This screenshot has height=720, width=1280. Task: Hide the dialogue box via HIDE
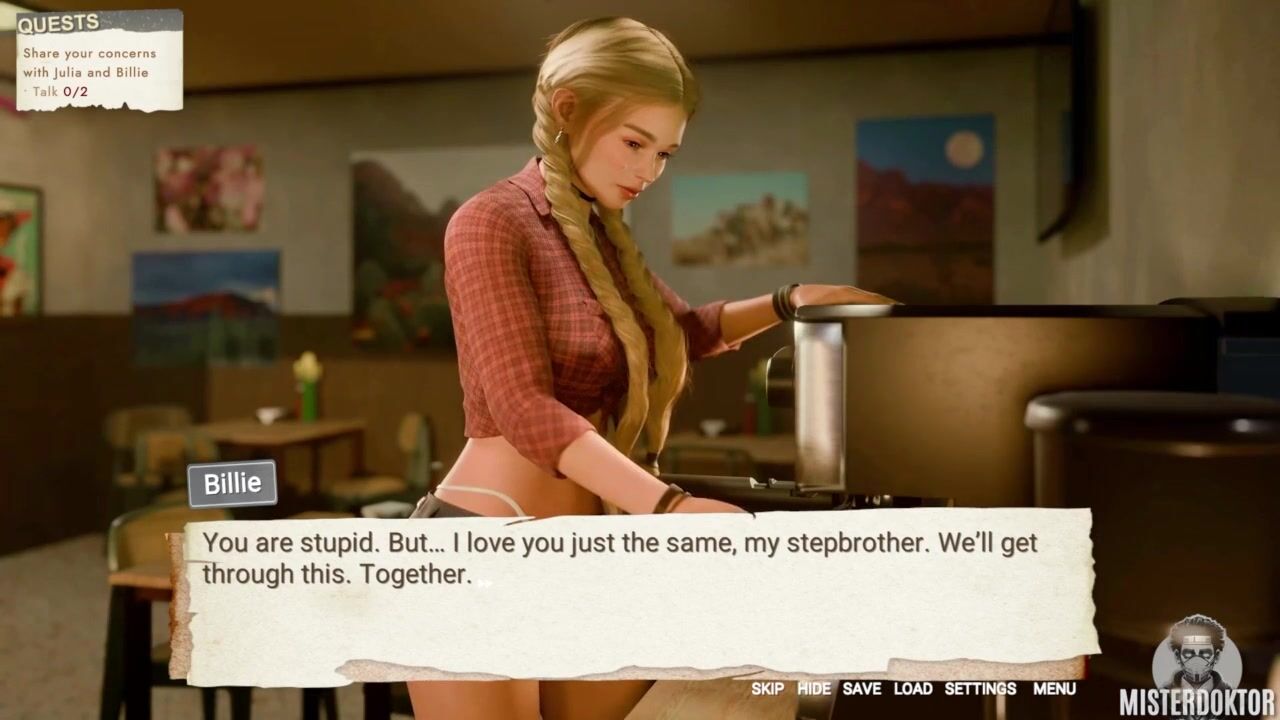click(814, 689)
